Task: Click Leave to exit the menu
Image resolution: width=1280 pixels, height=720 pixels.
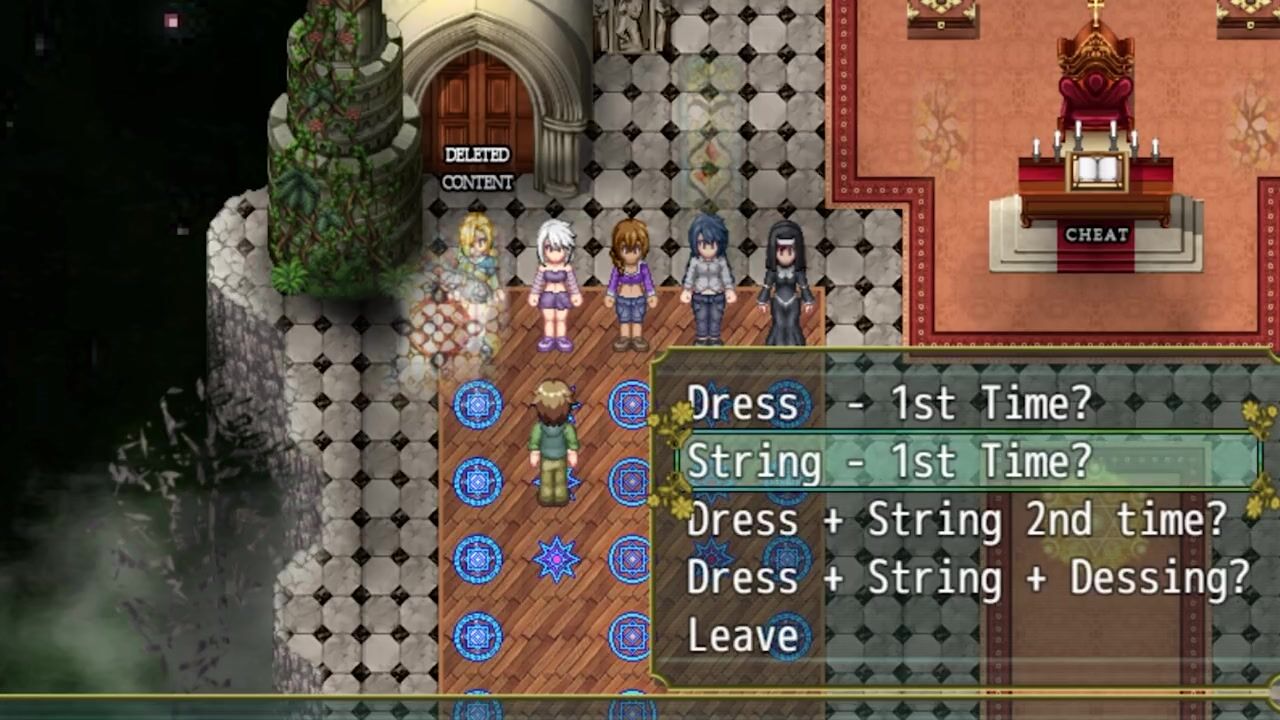Action: point(743,636)
